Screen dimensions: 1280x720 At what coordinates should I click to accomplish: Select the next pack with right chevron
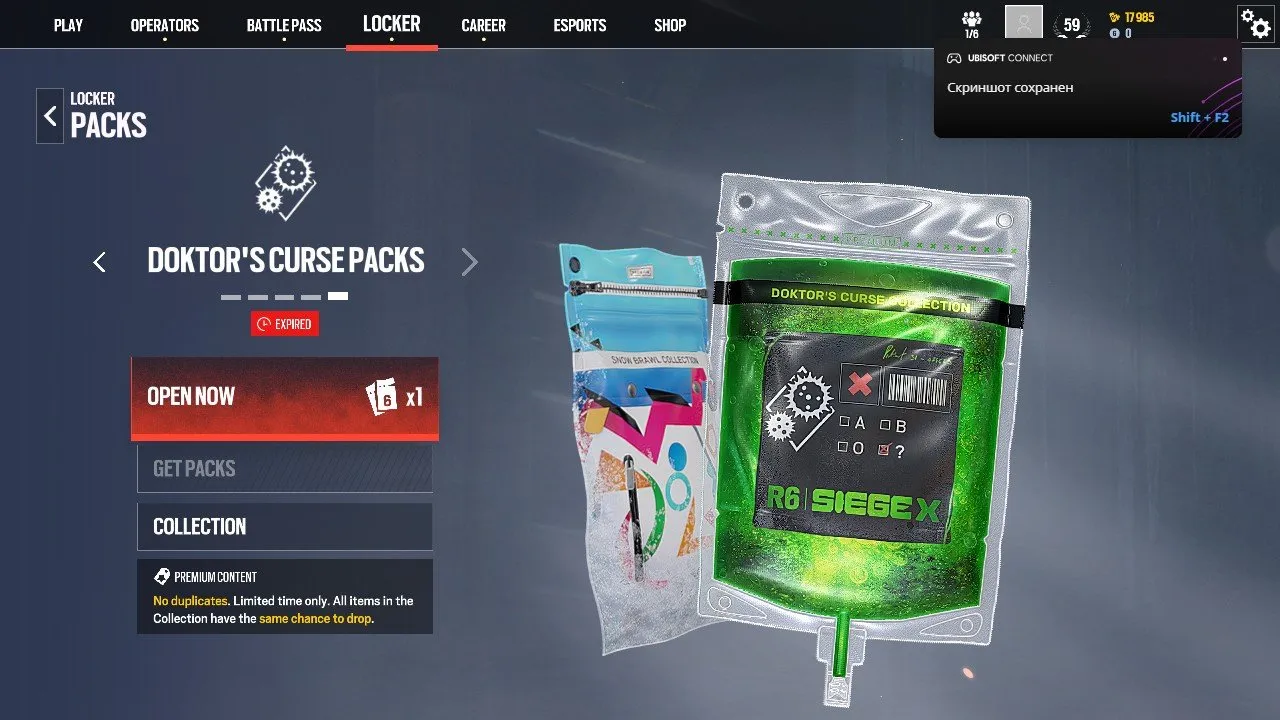[469, 261]
